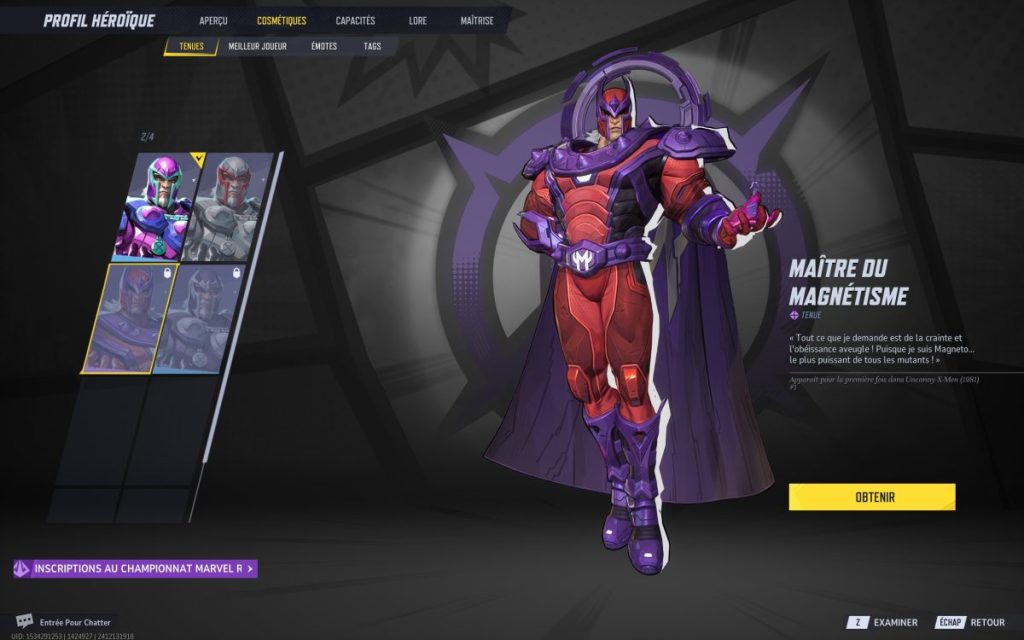Switch to the Tags sub-tab
1024x640 pixels.
pos(372,47)
